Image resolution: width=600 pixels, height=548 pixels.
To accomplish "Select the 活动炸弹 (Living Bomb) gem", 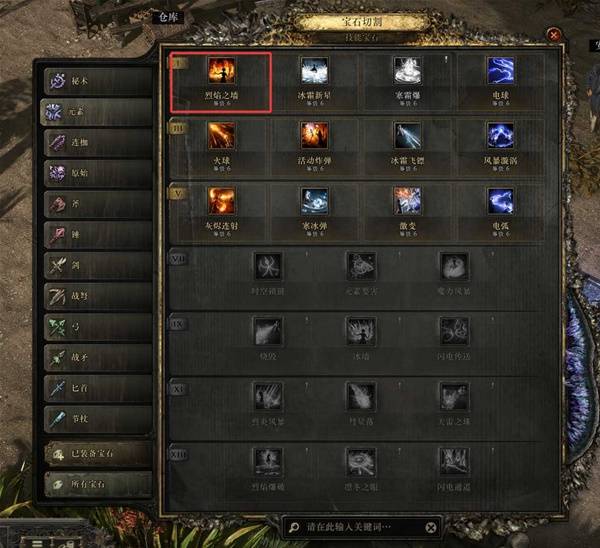I will [316, 138].
